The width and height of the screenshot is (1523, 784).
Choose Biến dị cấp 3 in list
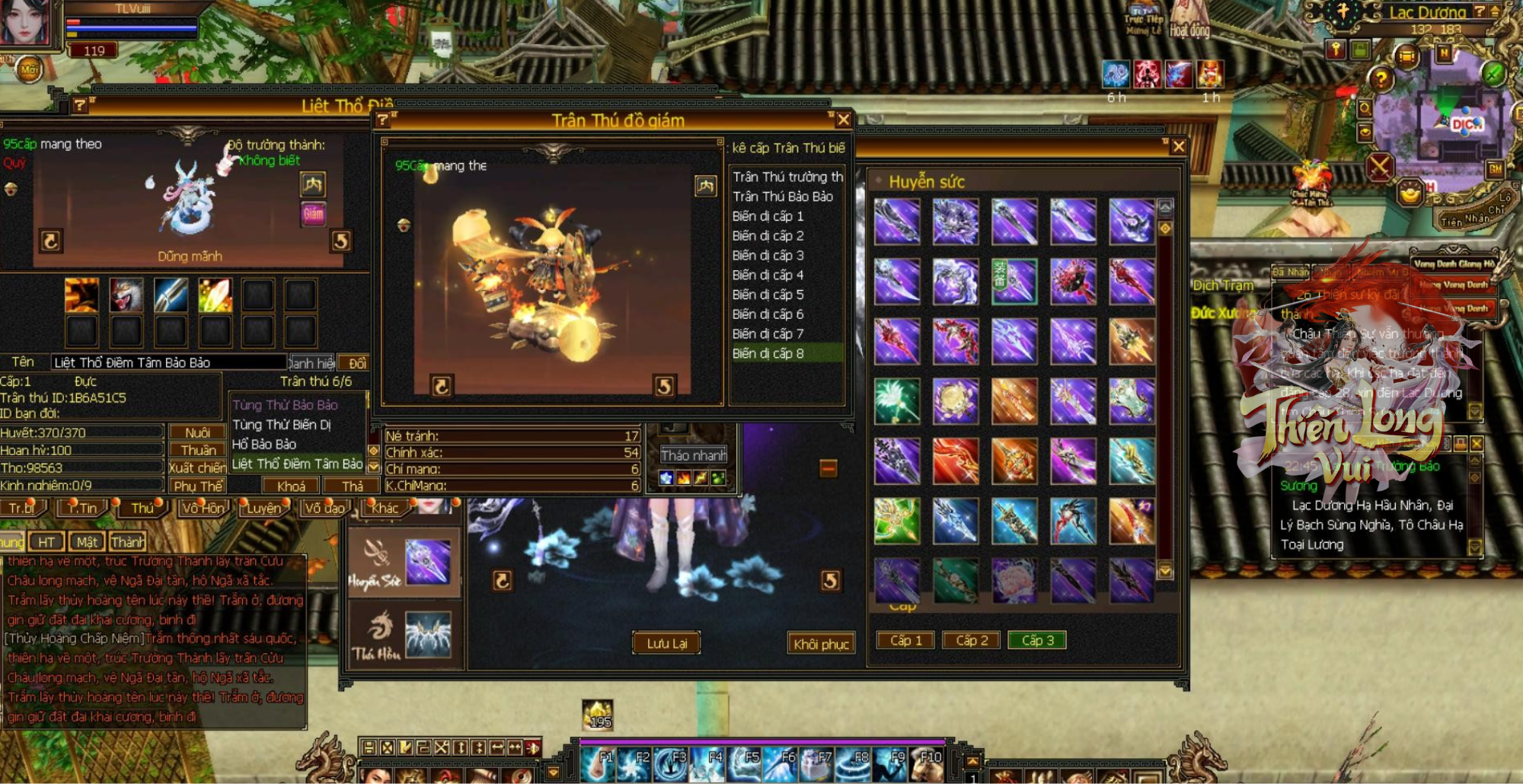(x=768, y=255)
